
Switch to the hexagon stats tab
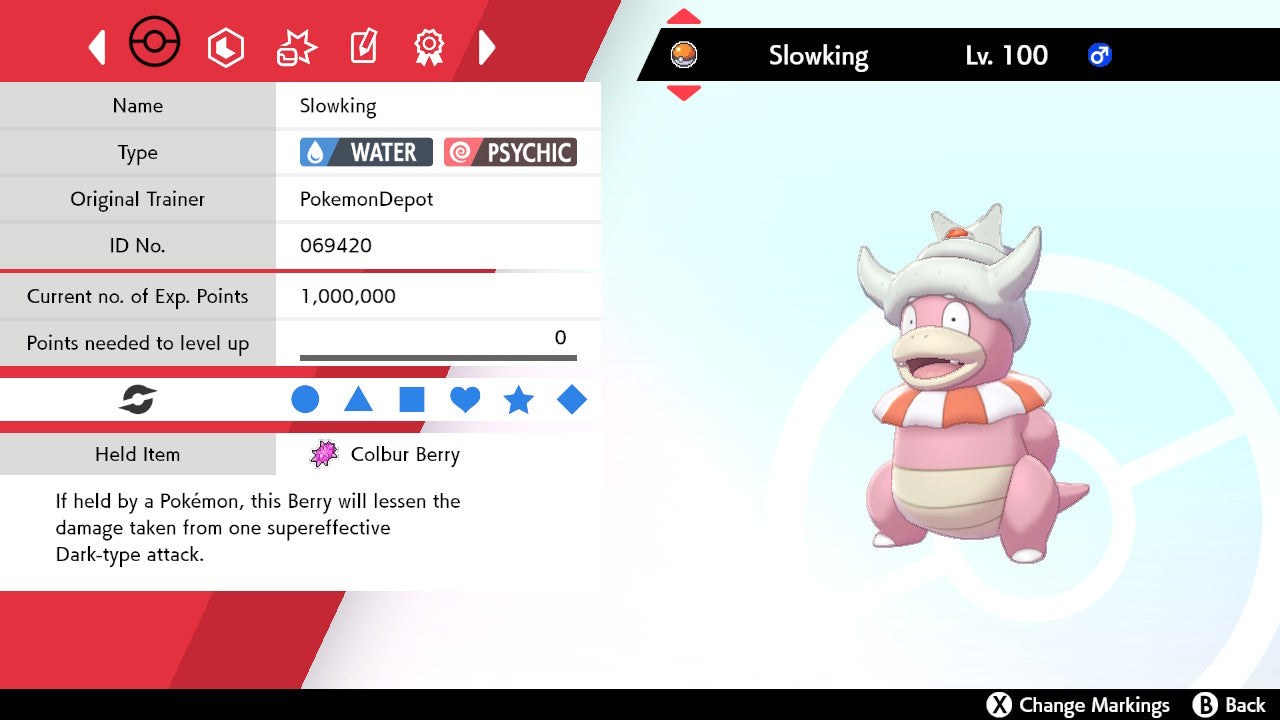point(225,47)
